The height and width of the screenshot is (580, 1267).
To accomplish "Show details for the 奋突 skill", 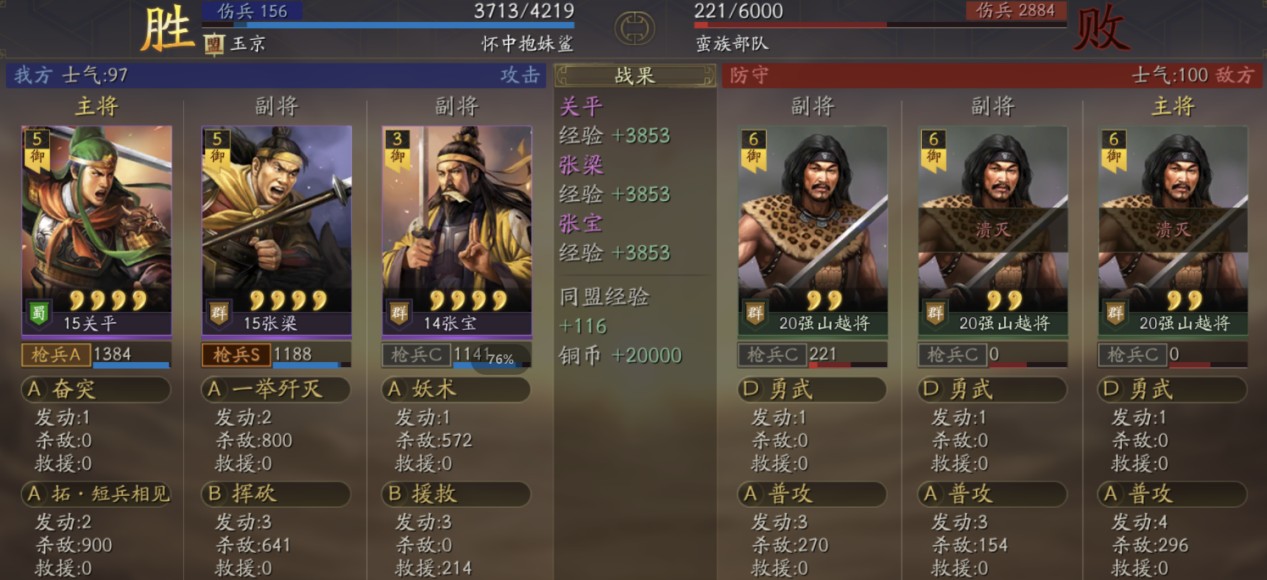I will point(95,389).
